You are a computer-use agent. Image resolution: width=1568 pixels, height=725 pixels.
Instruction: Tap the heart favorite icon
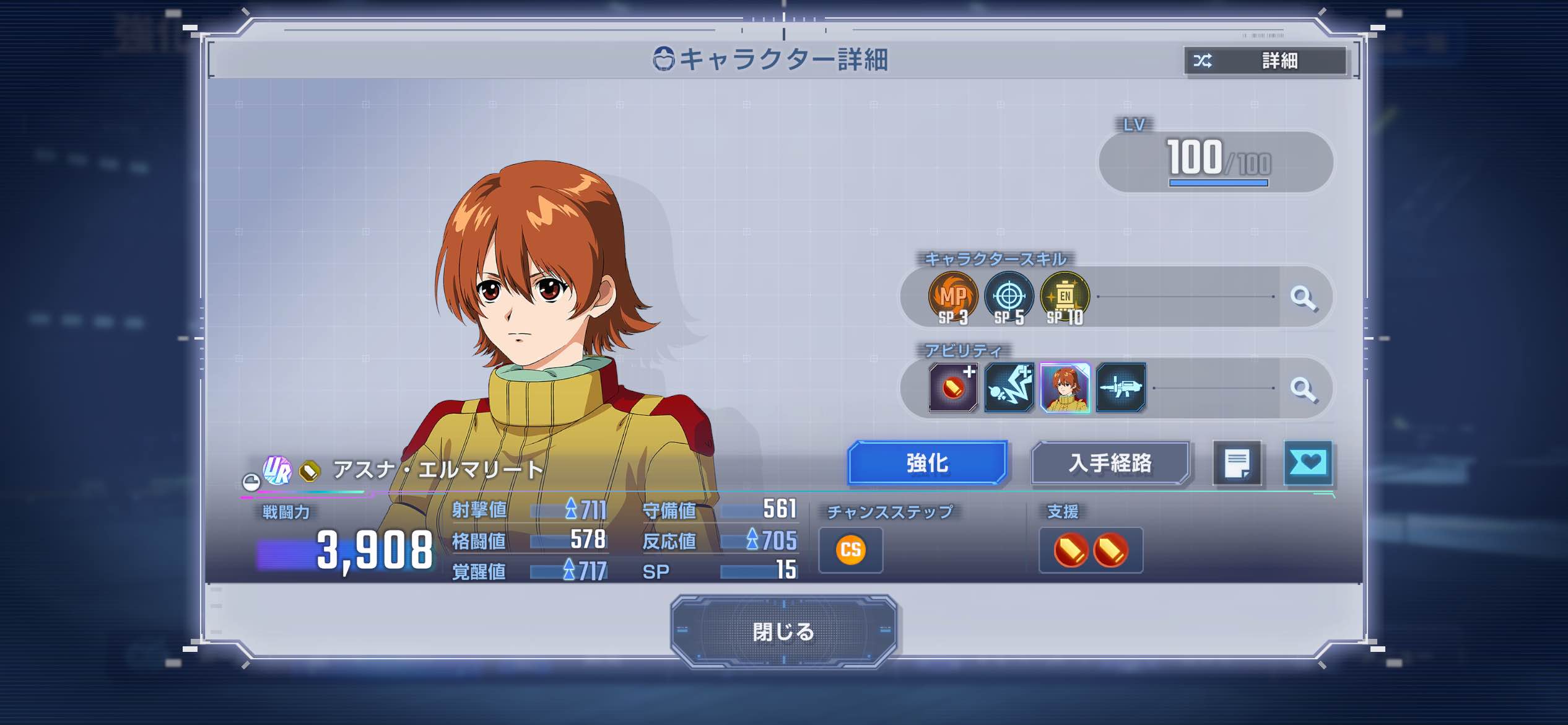coord(1308,463)
